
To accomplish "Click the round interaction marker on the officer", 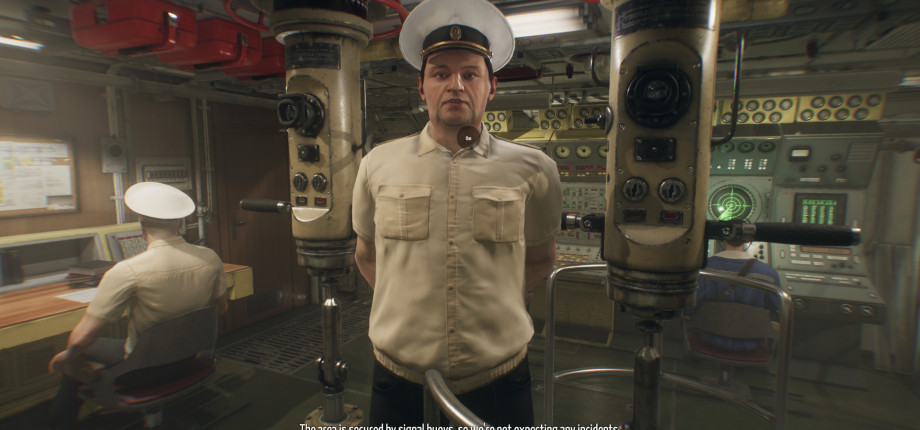I will pos(468,136).
